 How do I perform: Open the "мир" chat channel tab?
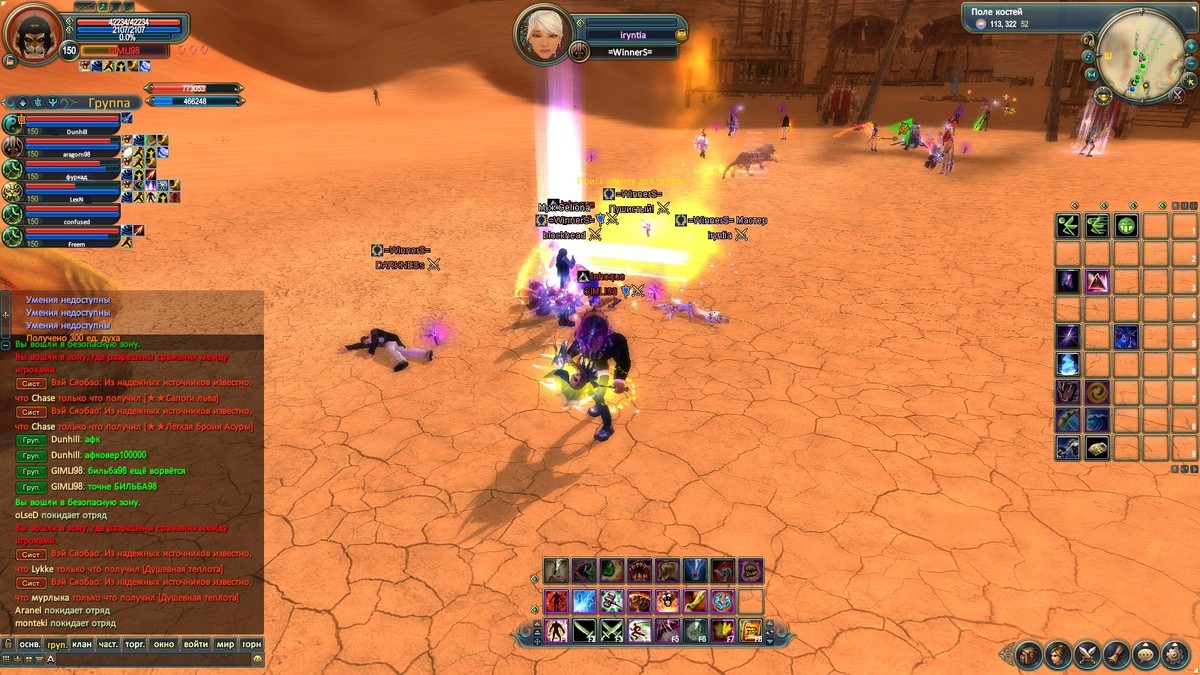coord(224,645)
